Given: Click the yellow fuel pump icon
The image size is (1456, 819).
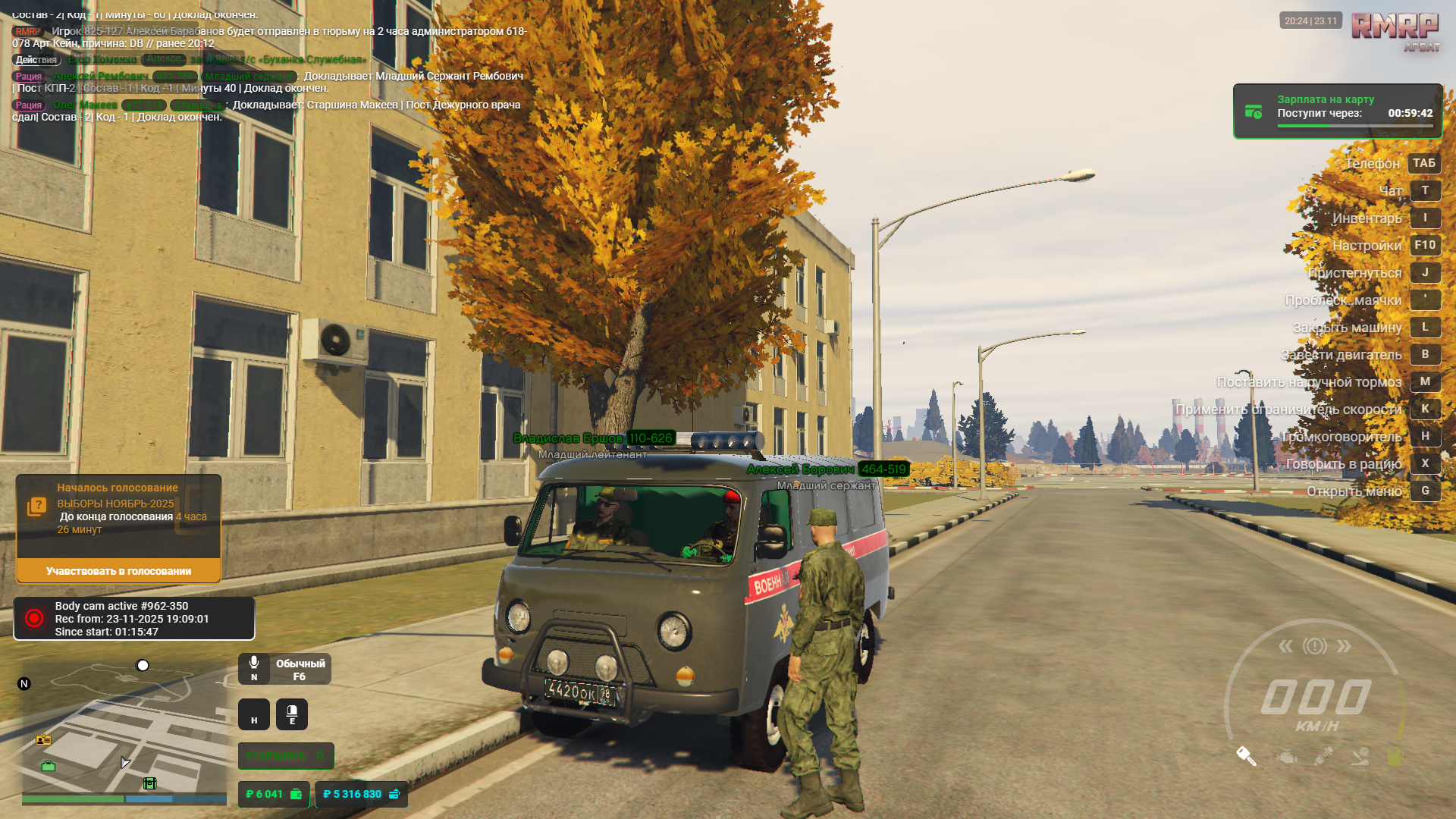Looking at the screenshot, I should [1394, 756].
